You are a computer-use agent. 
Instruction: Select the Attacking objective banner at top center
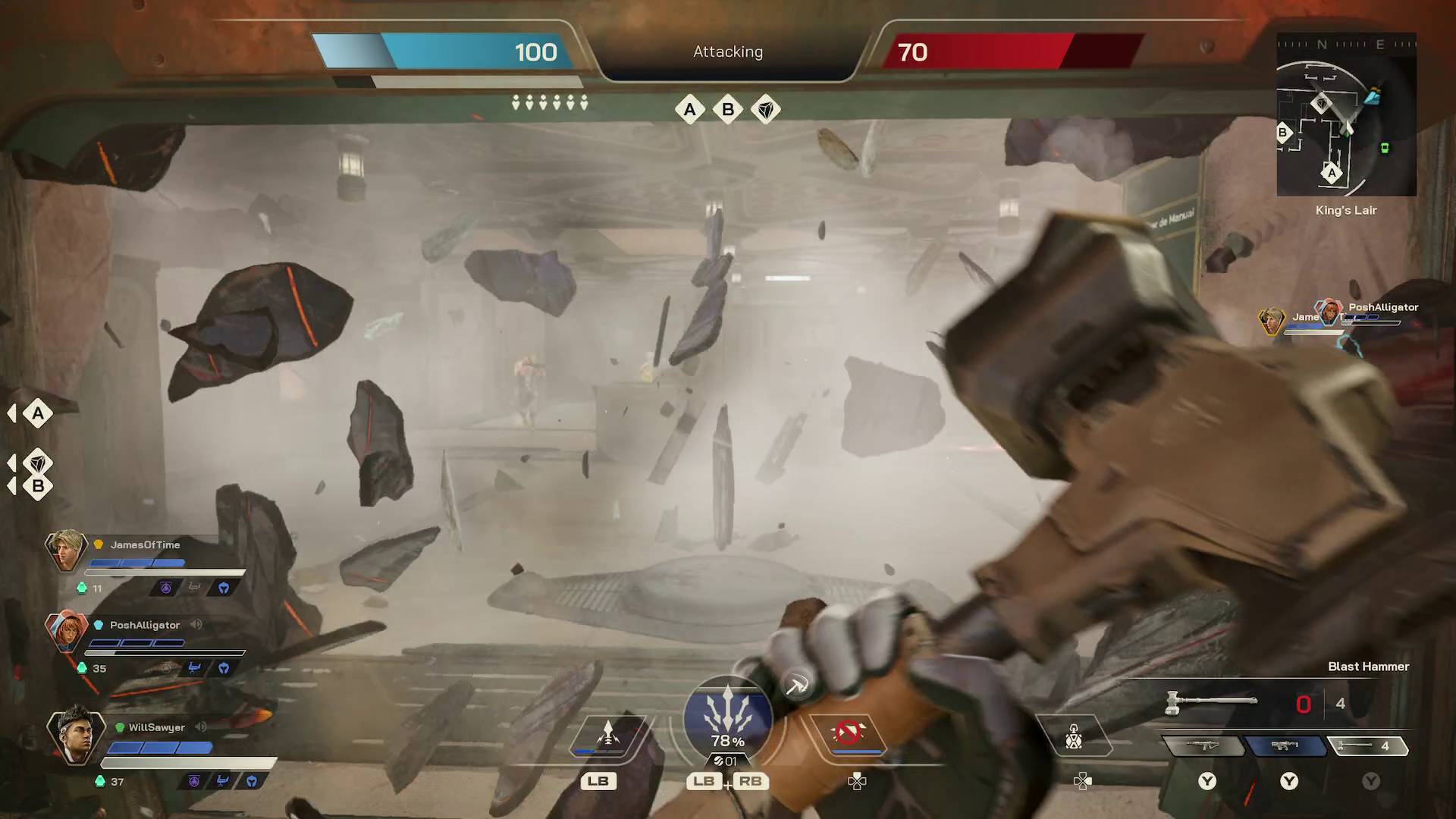pyautogui.click(x=726, y=52)
